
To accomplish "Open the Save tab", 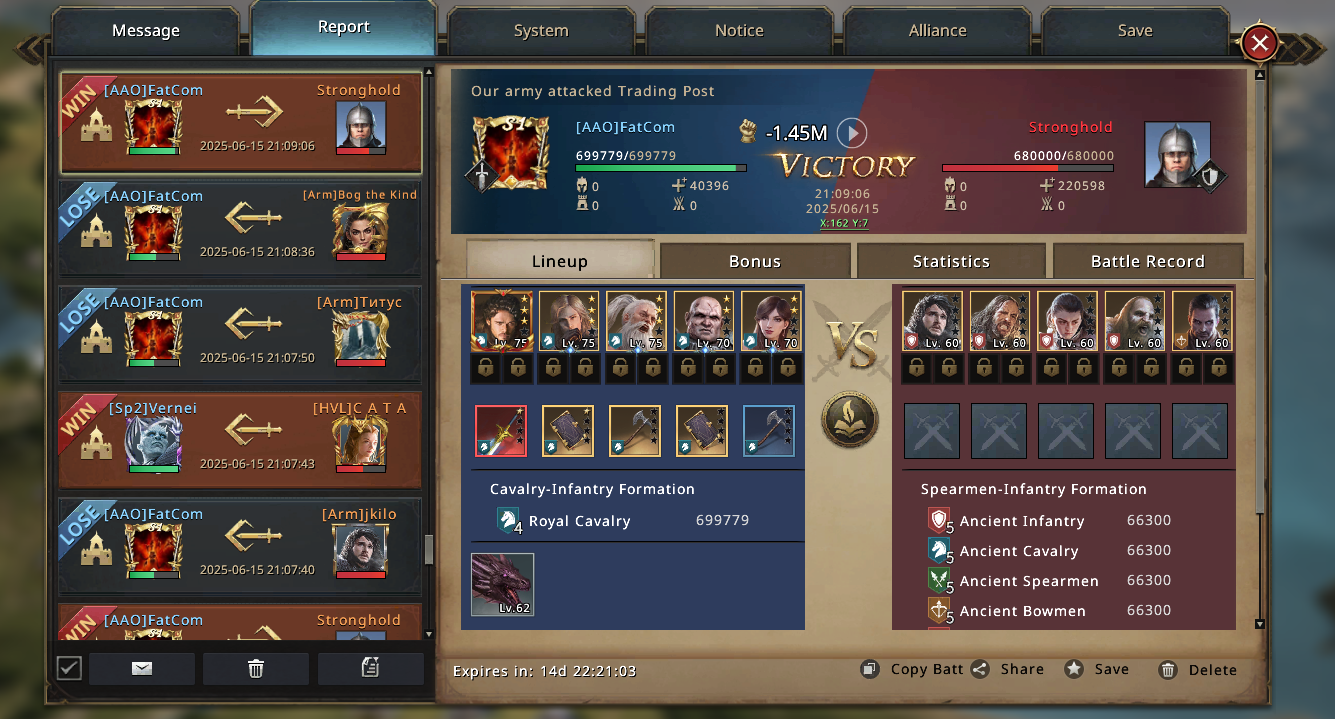I will coord(1135,31).
